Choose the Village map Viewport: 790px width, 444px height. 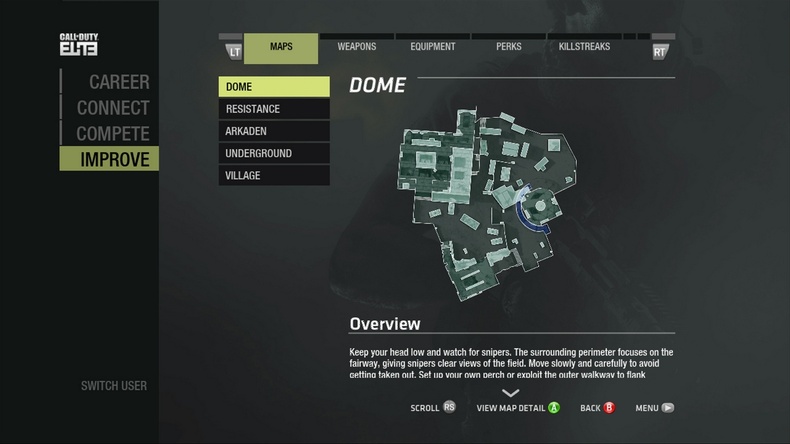click(274, 175)
